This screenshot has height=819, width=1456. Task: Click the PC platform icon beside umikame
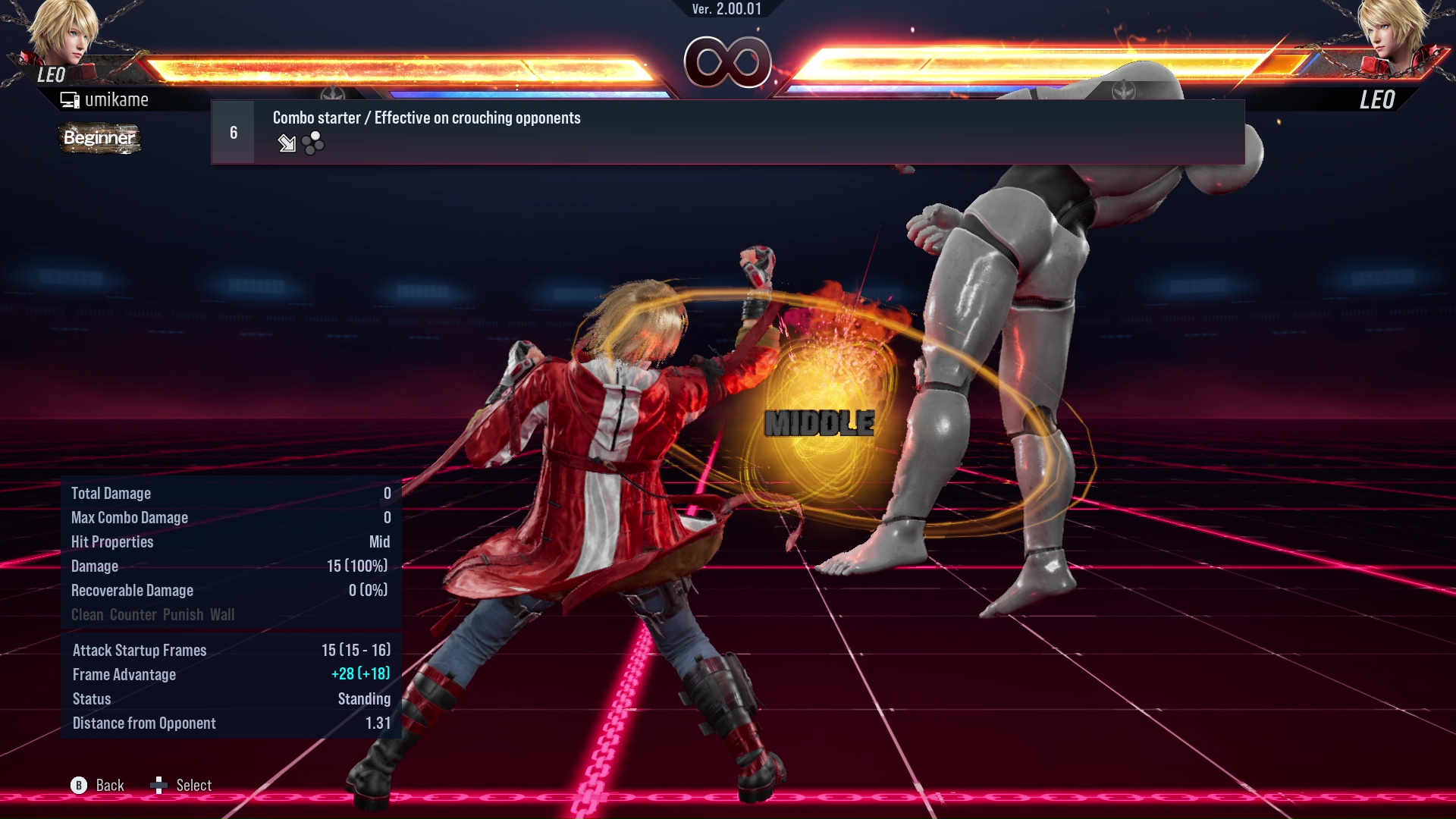pos(70,99)
